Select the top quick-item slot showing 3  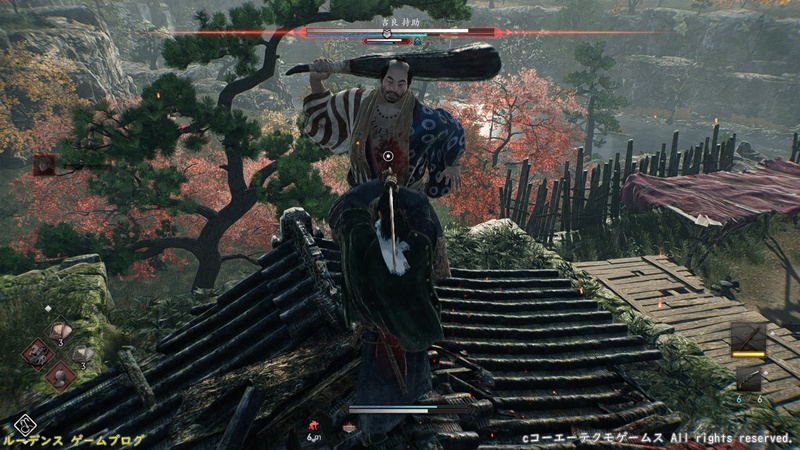[x=60, y=331]
